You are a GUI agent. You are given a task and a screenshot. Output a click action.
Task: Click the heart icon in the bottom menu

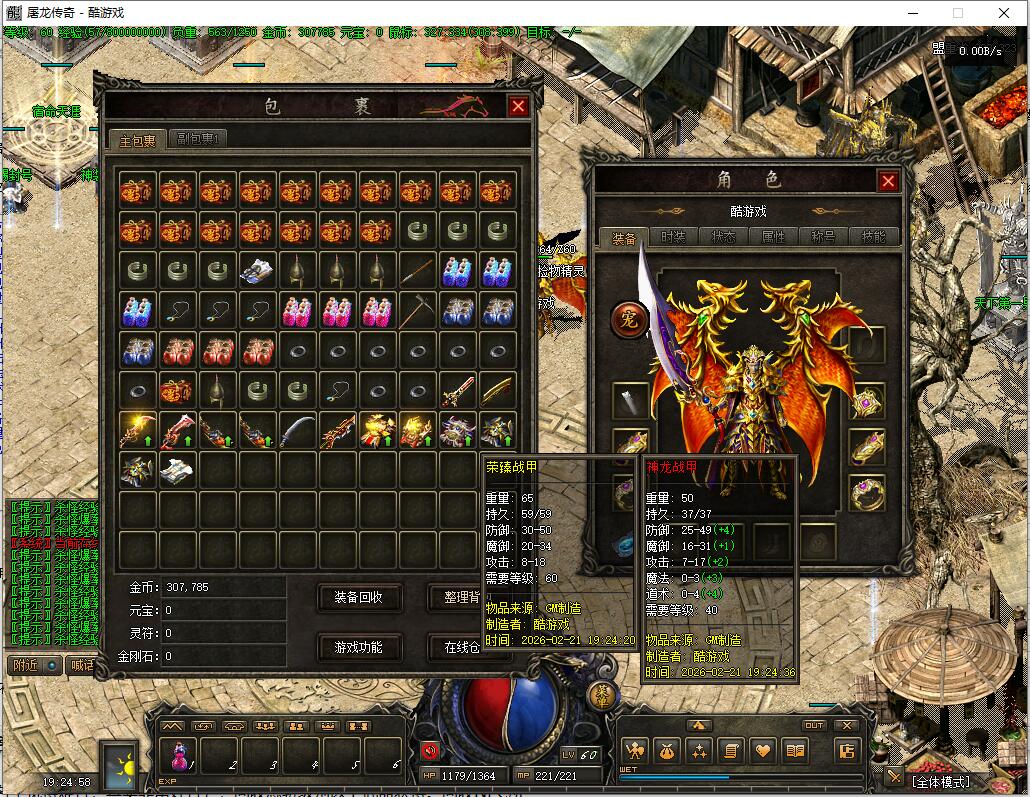(763, 750)
